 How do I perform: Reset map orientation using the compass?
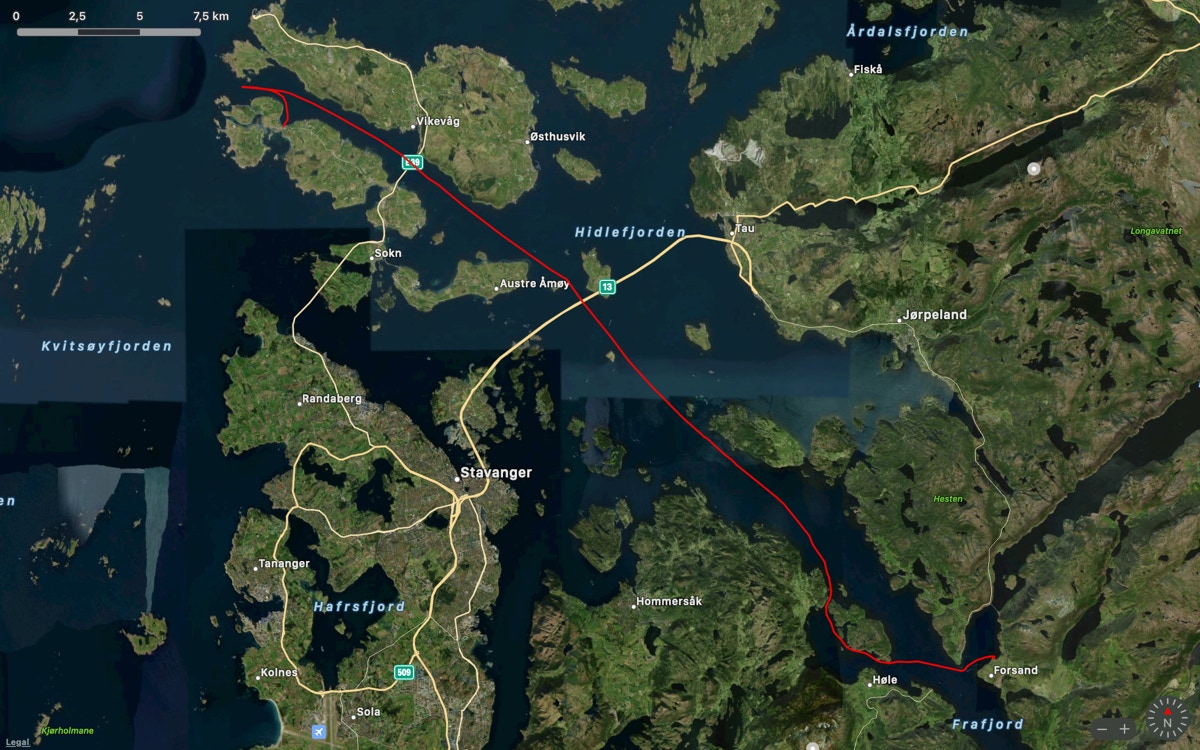click(1167, 719)
